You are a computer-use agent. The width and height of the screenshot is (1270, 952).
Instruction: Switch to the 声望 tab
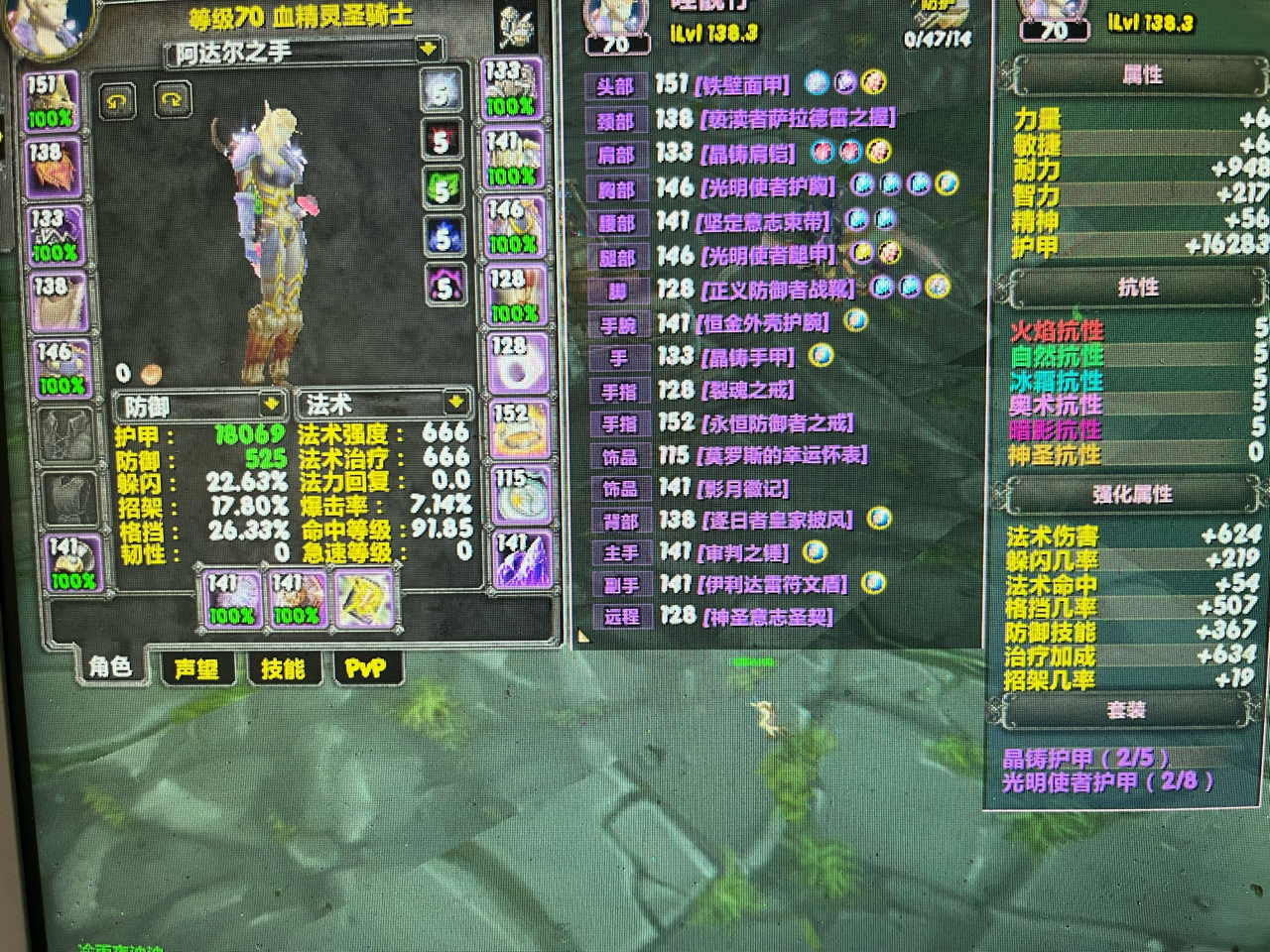click(197, 669)
